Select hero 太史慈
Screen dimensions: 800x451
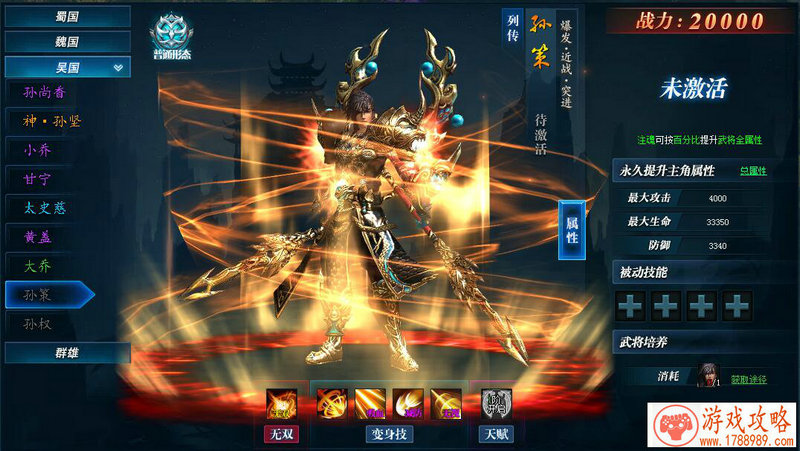point(44,208)
